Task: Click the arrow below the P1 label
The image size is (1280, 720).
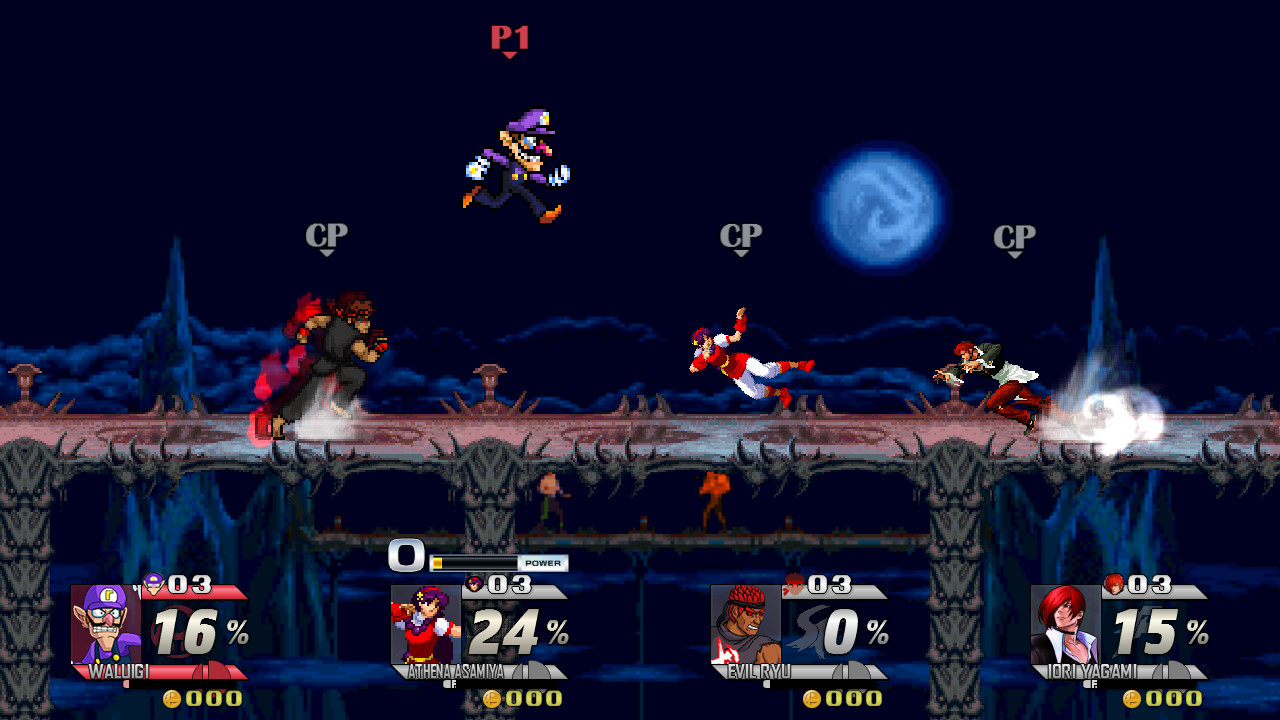Action: [510, 57]
